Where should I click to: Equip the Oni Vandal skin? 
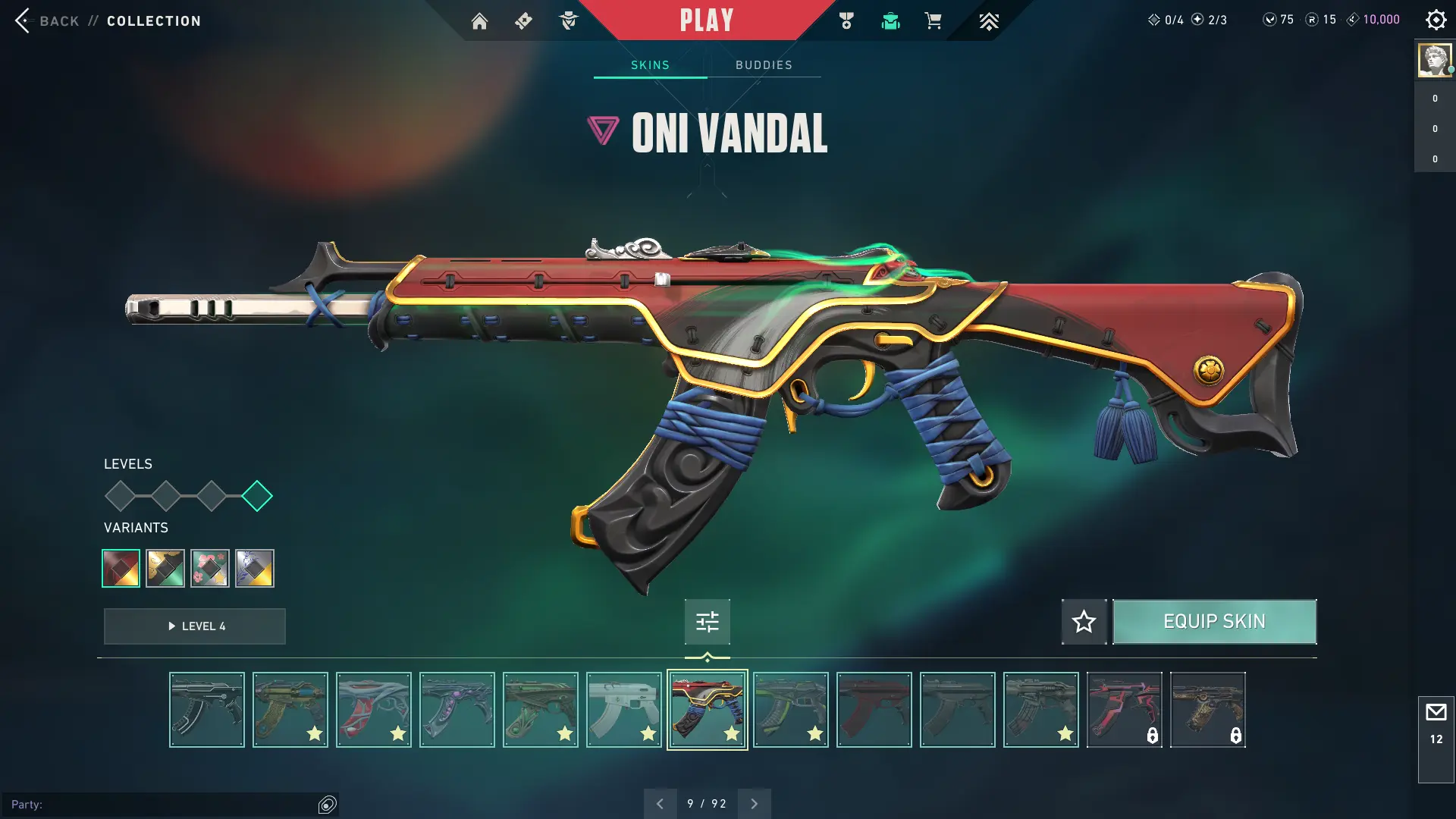click(1214, 622)
